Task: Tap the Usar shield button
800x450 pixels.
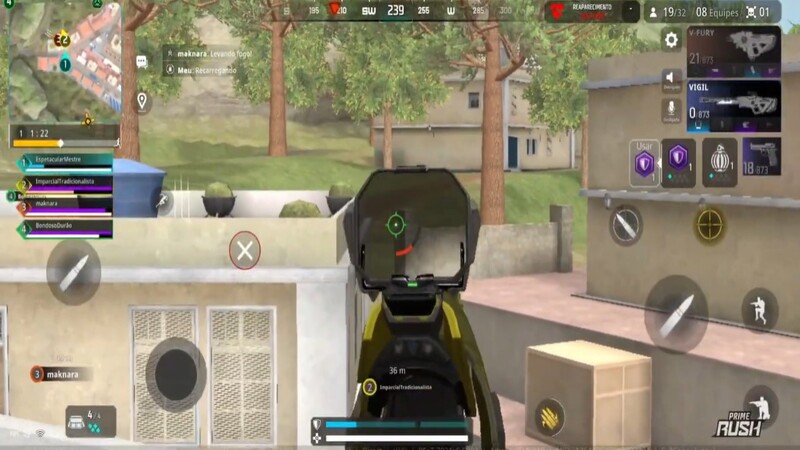Action: tap(644, 162)
